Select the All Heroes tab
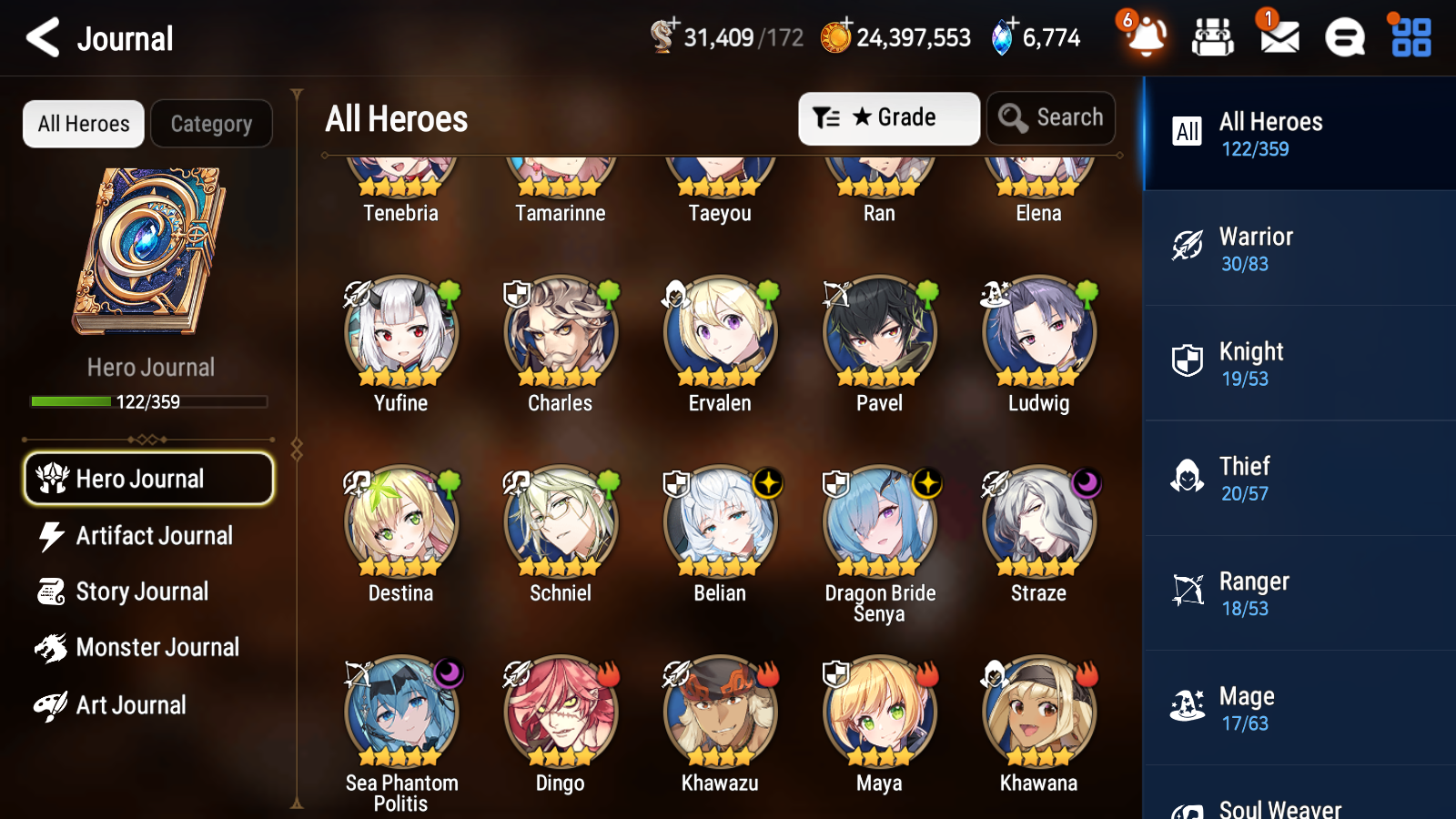This screenshot has height=819, width=1456. 83,124
